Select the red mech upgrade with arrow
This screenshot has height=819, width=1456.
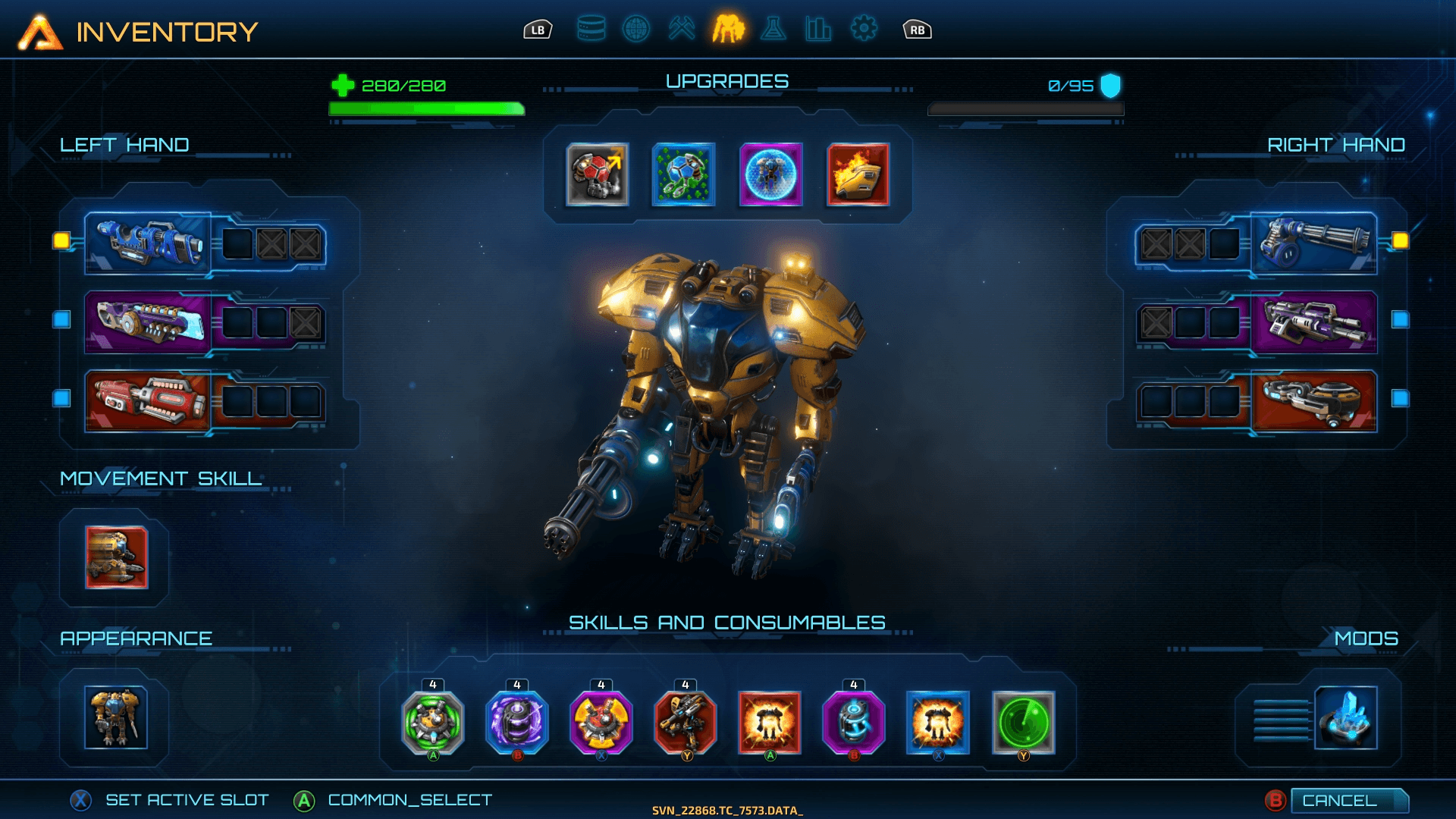pos(598,174)
